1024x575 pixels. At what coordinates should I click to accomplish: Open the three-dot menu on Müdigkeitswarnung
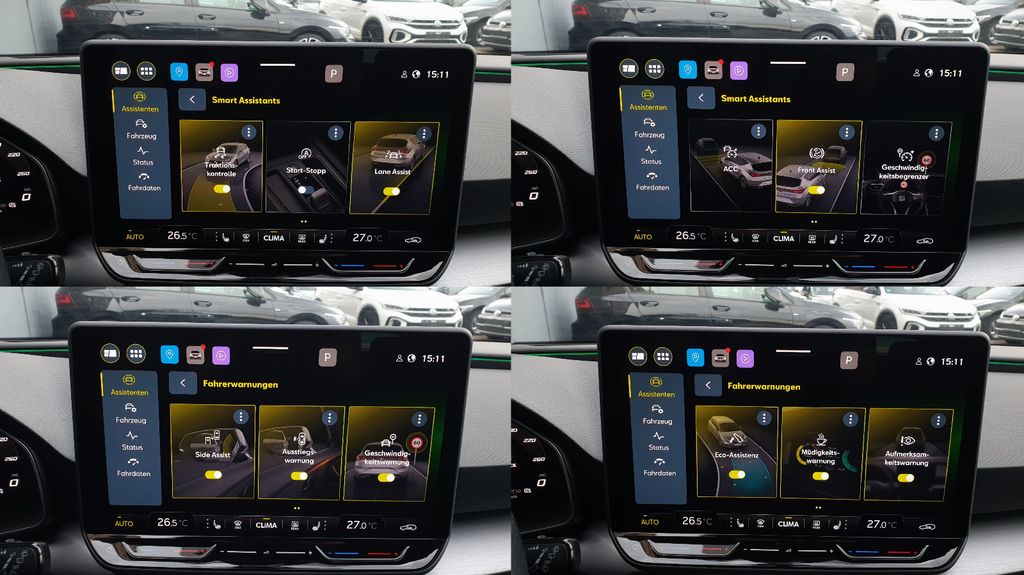[x=851, y=418]
